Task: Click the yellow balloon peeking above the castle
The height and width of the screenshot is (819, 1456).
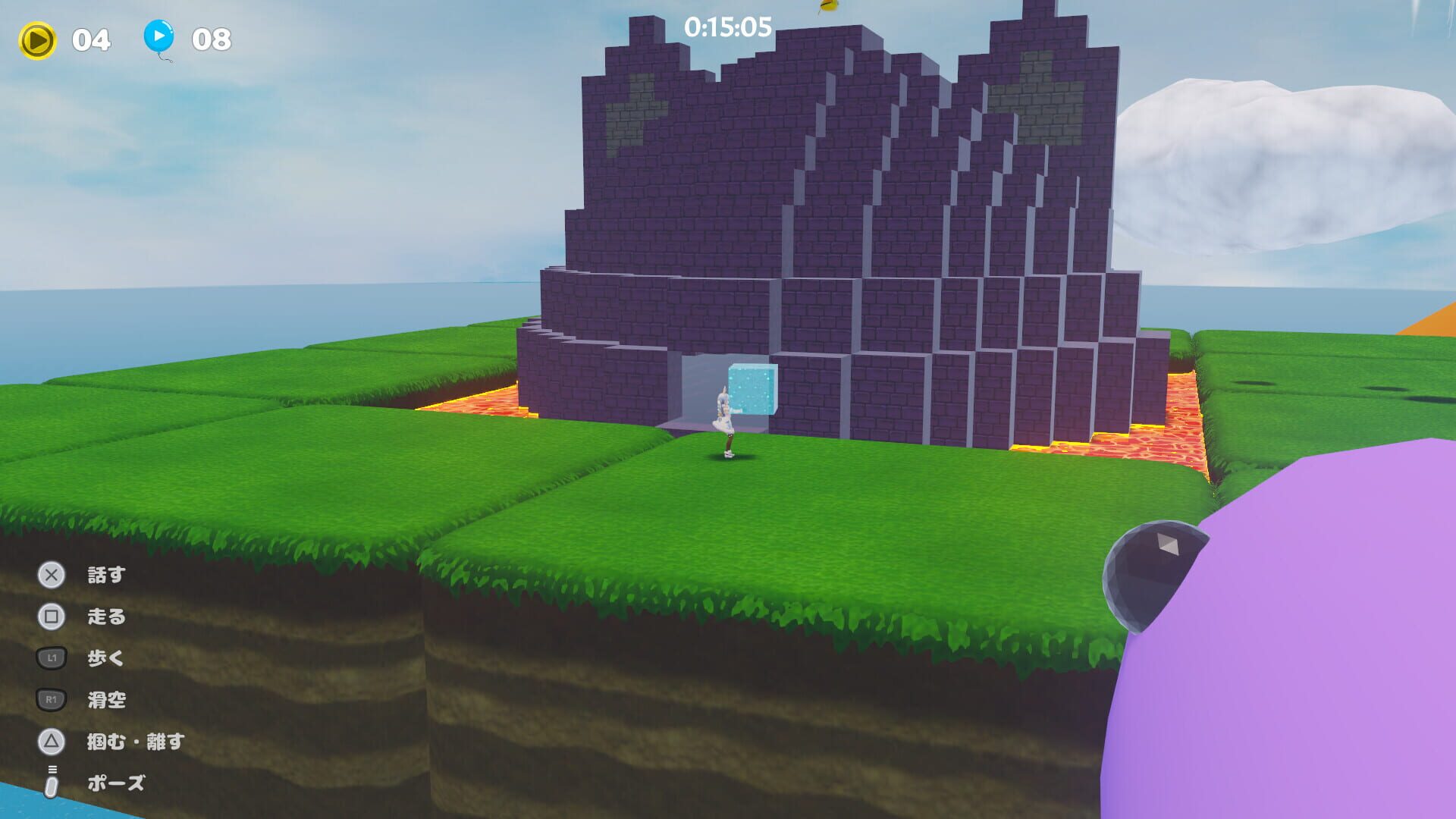Action: (x=828, y=6)
